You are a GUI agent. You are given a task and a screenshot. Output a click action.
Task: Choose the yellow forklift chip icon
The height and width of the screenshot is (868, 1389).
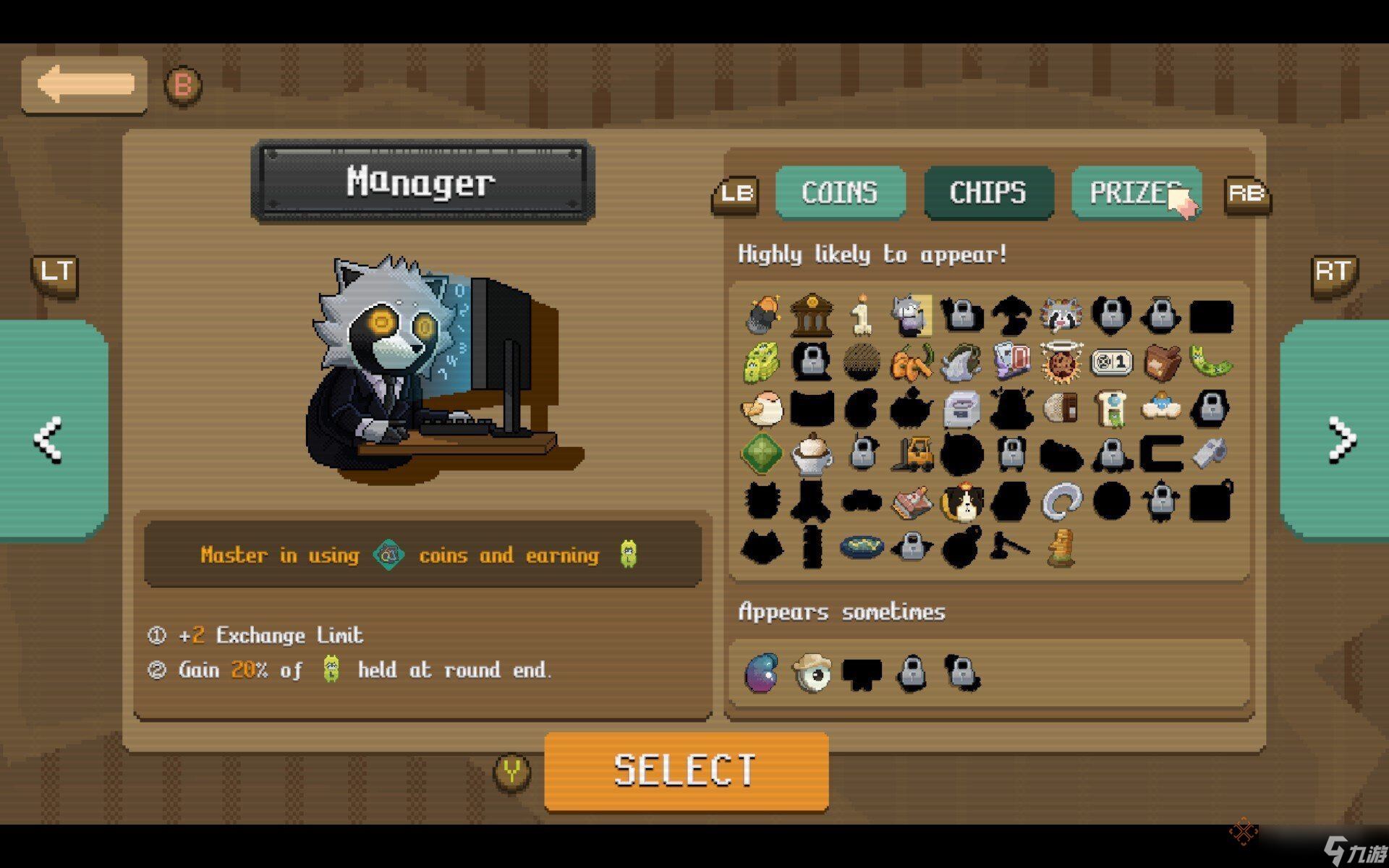[912, 454]
